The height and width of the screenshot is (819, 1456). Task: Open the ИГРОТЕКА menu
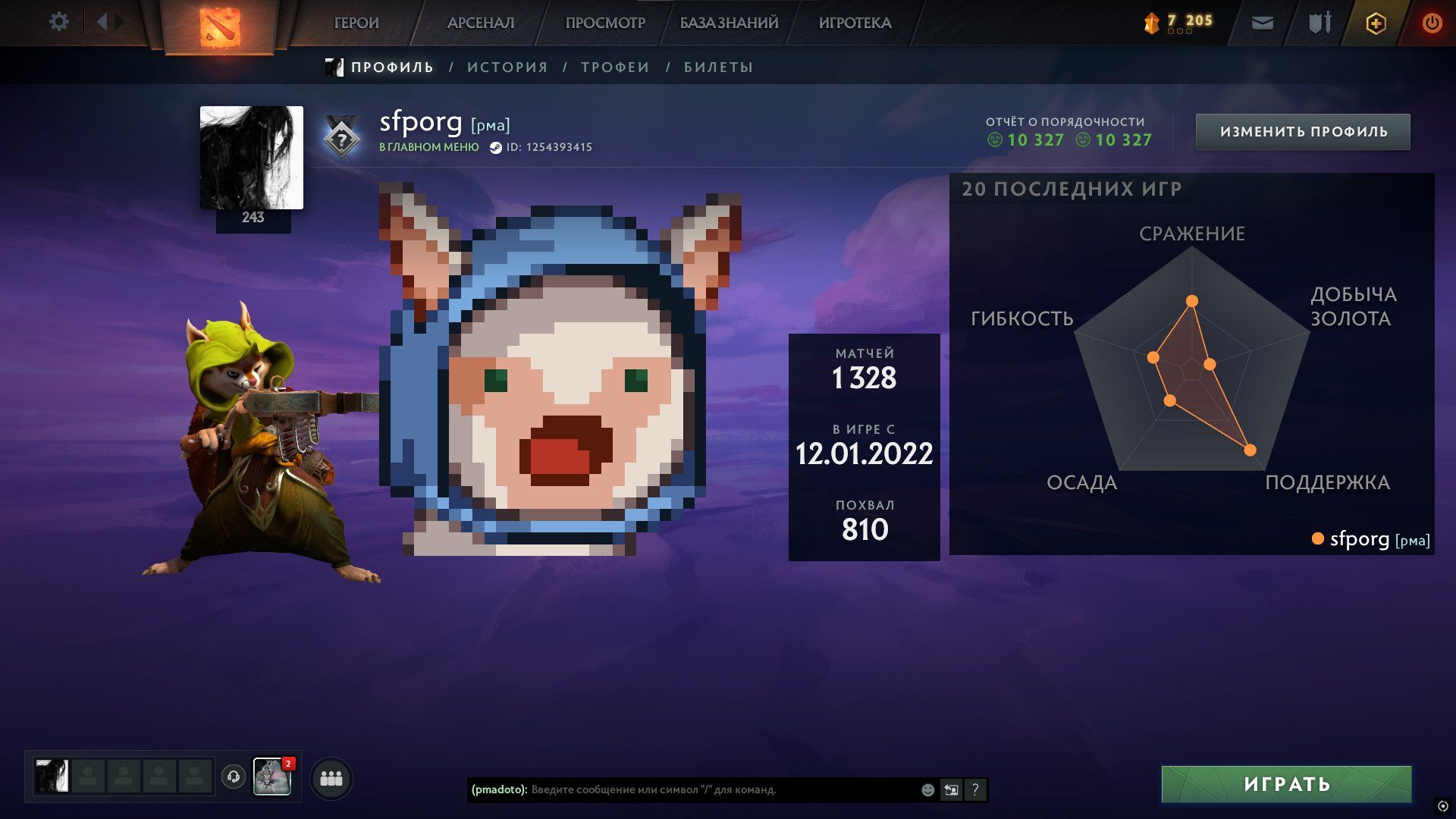coord(855,24)
